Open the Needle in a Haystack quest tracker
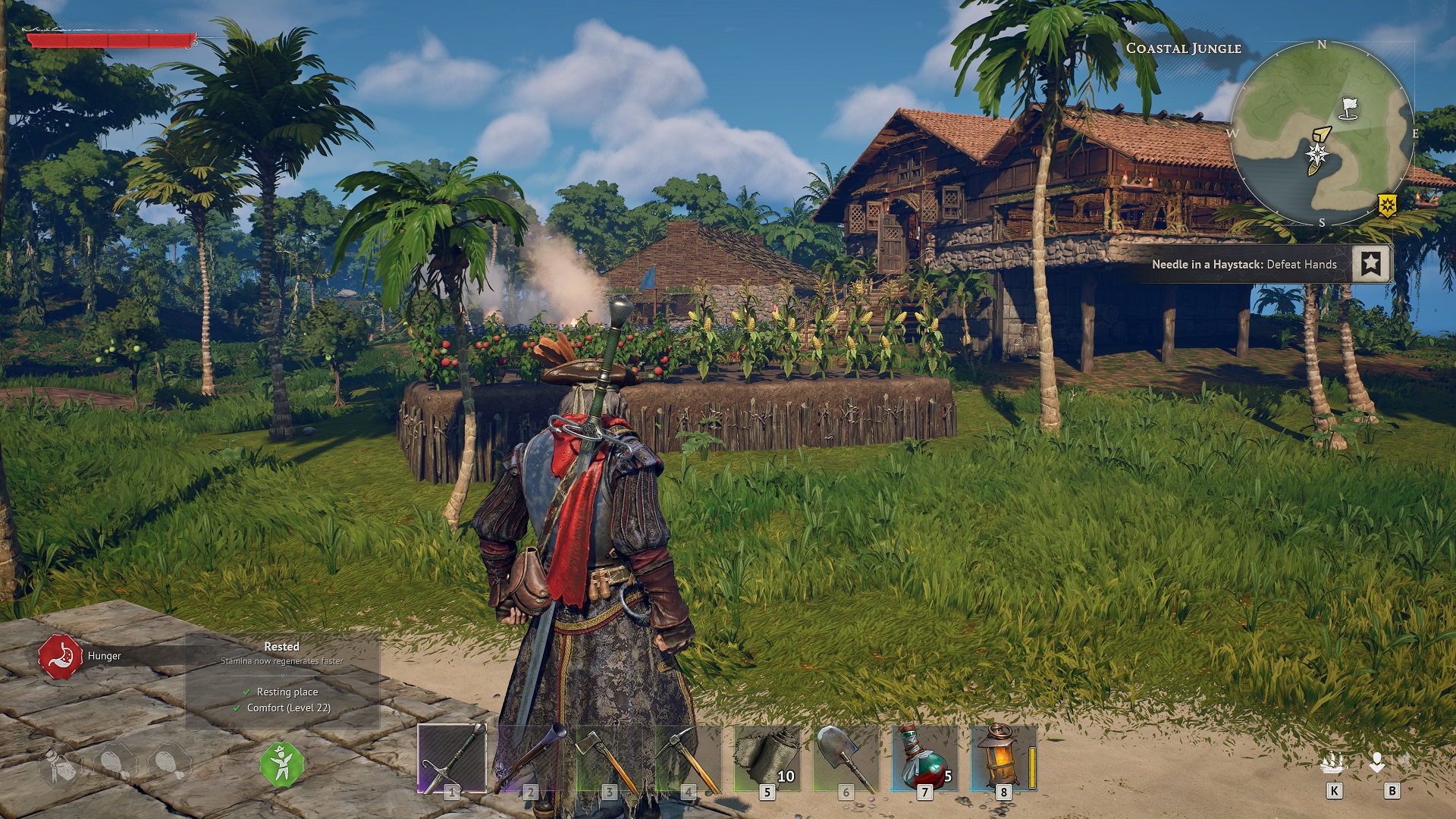 [1244, 265]
